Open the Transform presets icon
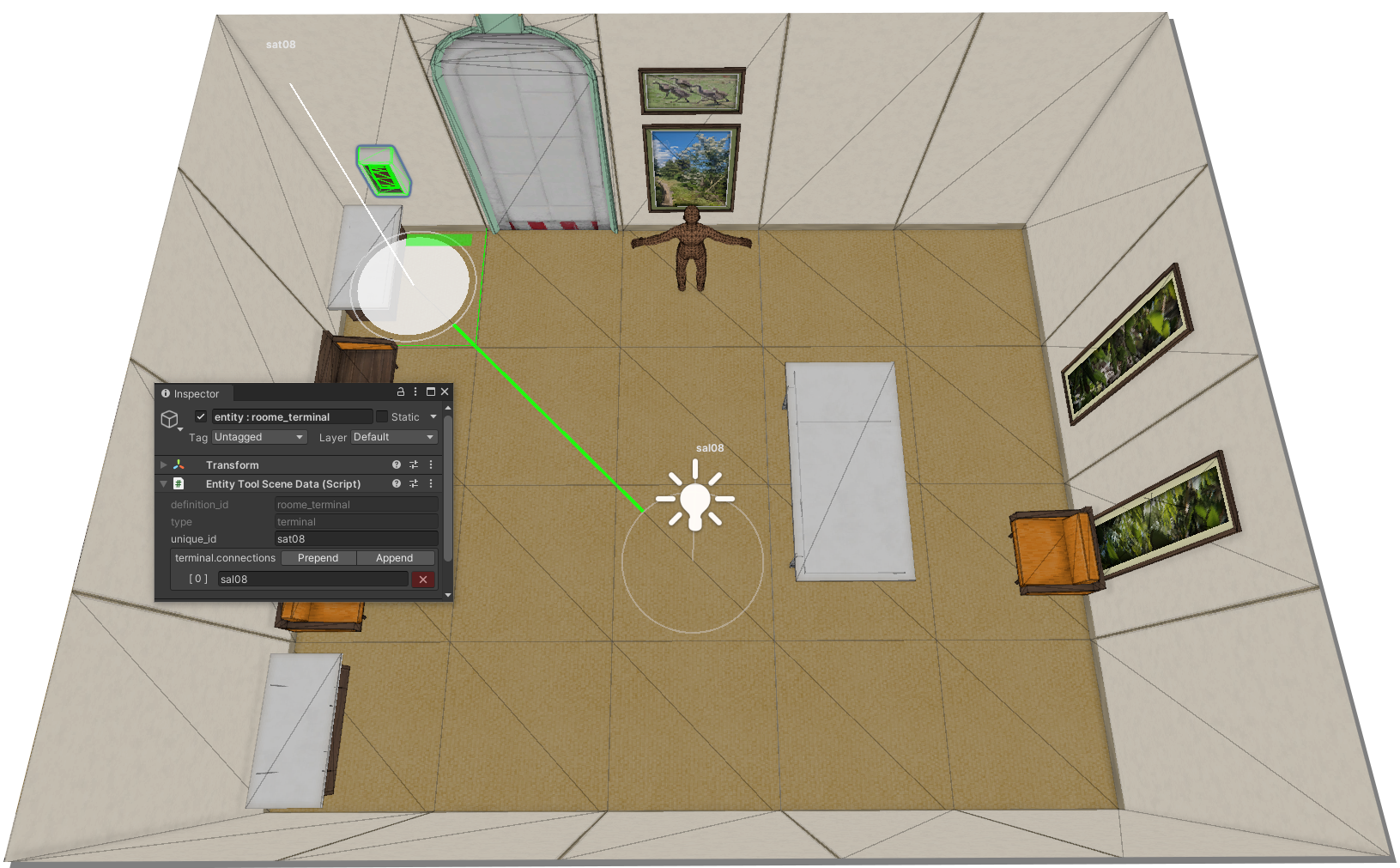Viewport: 1400px width, 868px height. tap(413, 464)
